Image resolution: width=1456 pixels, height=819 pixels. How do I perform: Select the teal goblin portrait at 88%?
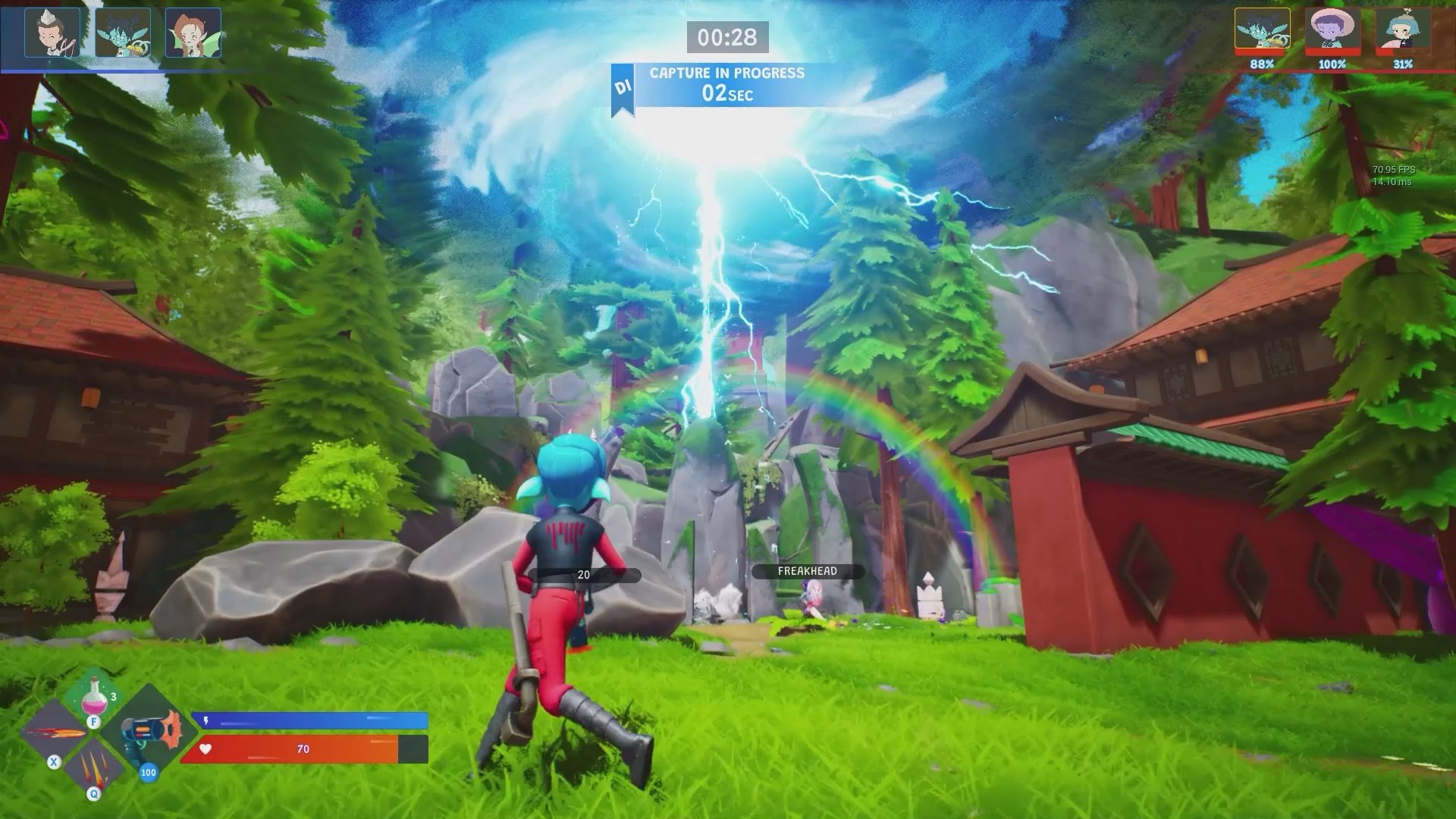click(1262, 30)
